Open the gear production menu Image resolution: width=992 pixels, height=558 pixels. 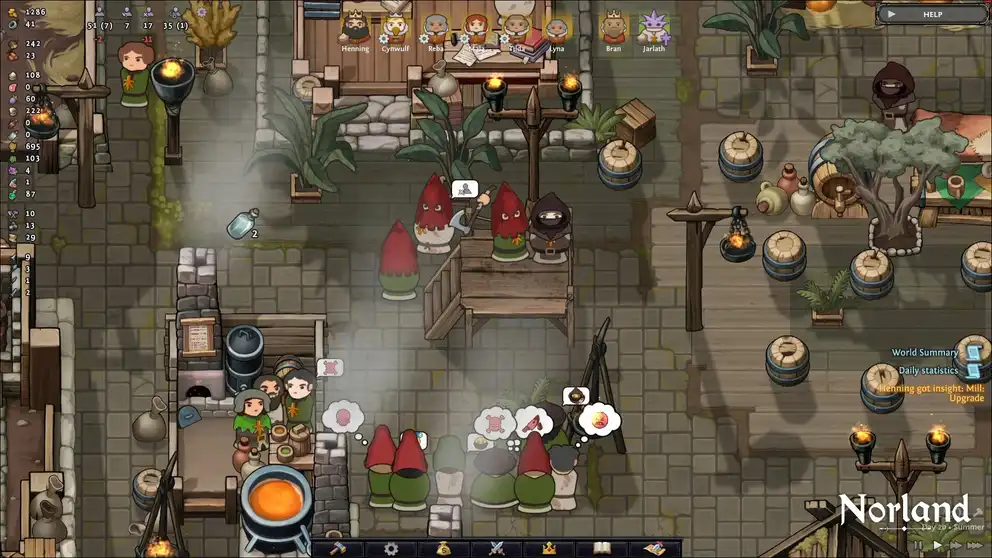pos(391,548)
